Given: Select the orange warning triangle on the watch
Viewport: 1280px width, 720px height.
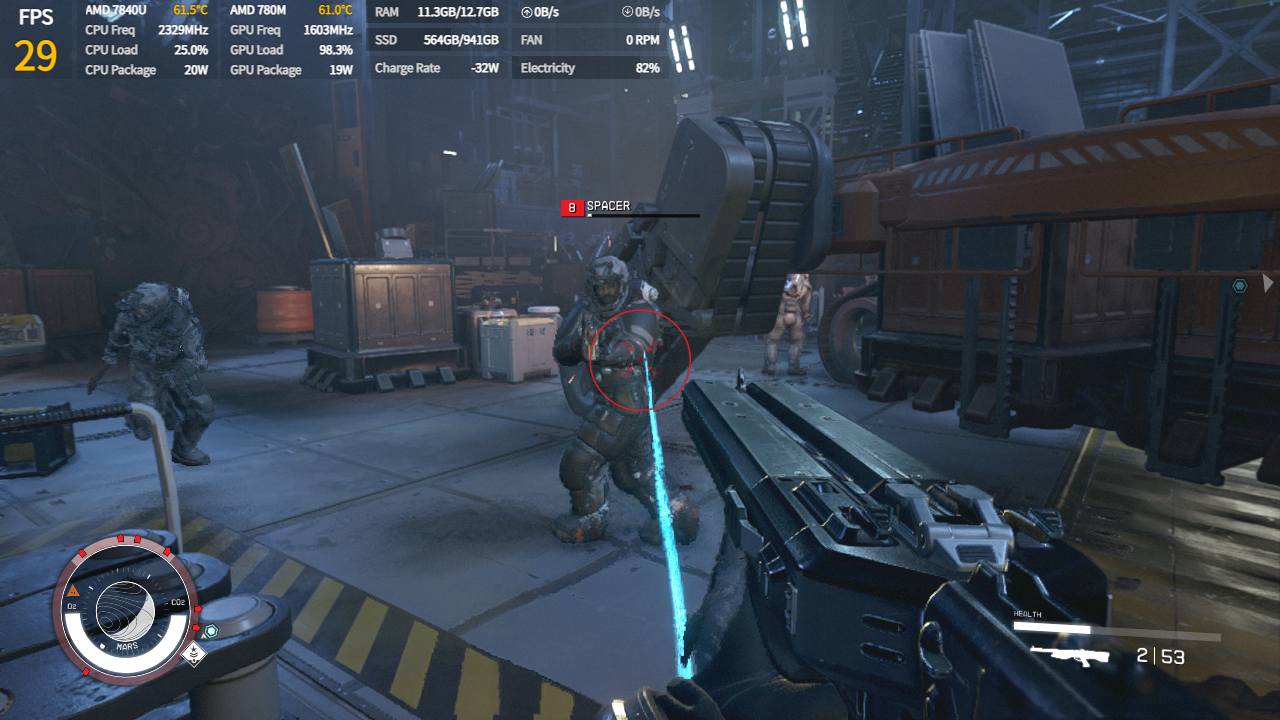Looking at the screenshot, I should coord(74,591).
